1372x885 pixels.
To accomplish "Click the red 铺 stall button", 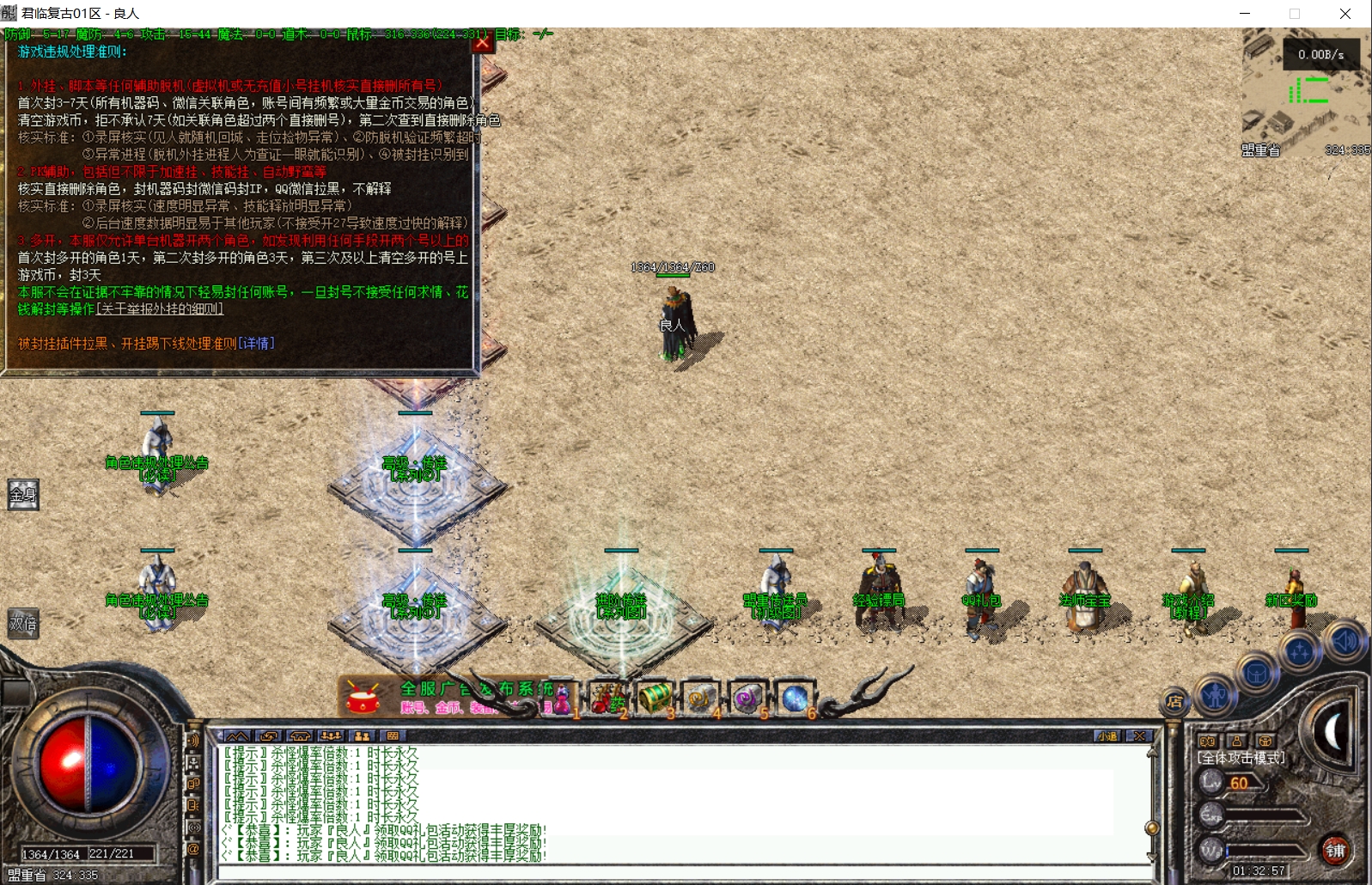I will point(1335,851).
